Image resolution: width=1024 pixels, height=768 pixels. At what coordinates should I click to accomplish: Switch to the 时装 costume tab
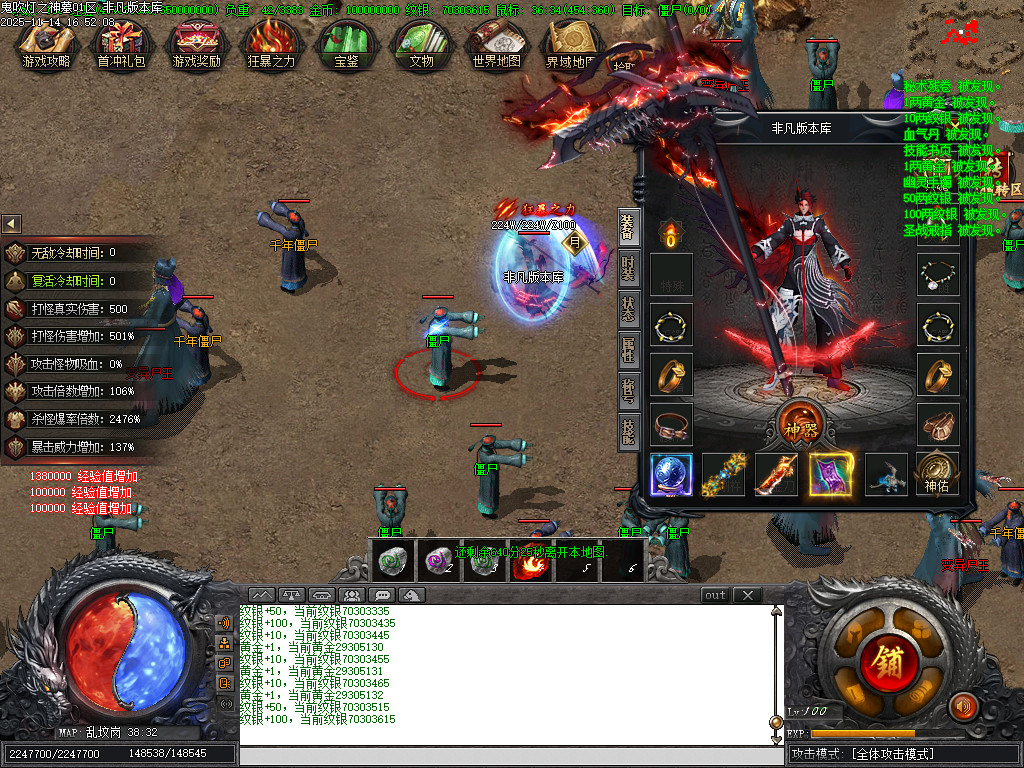(x=628, y=269)
